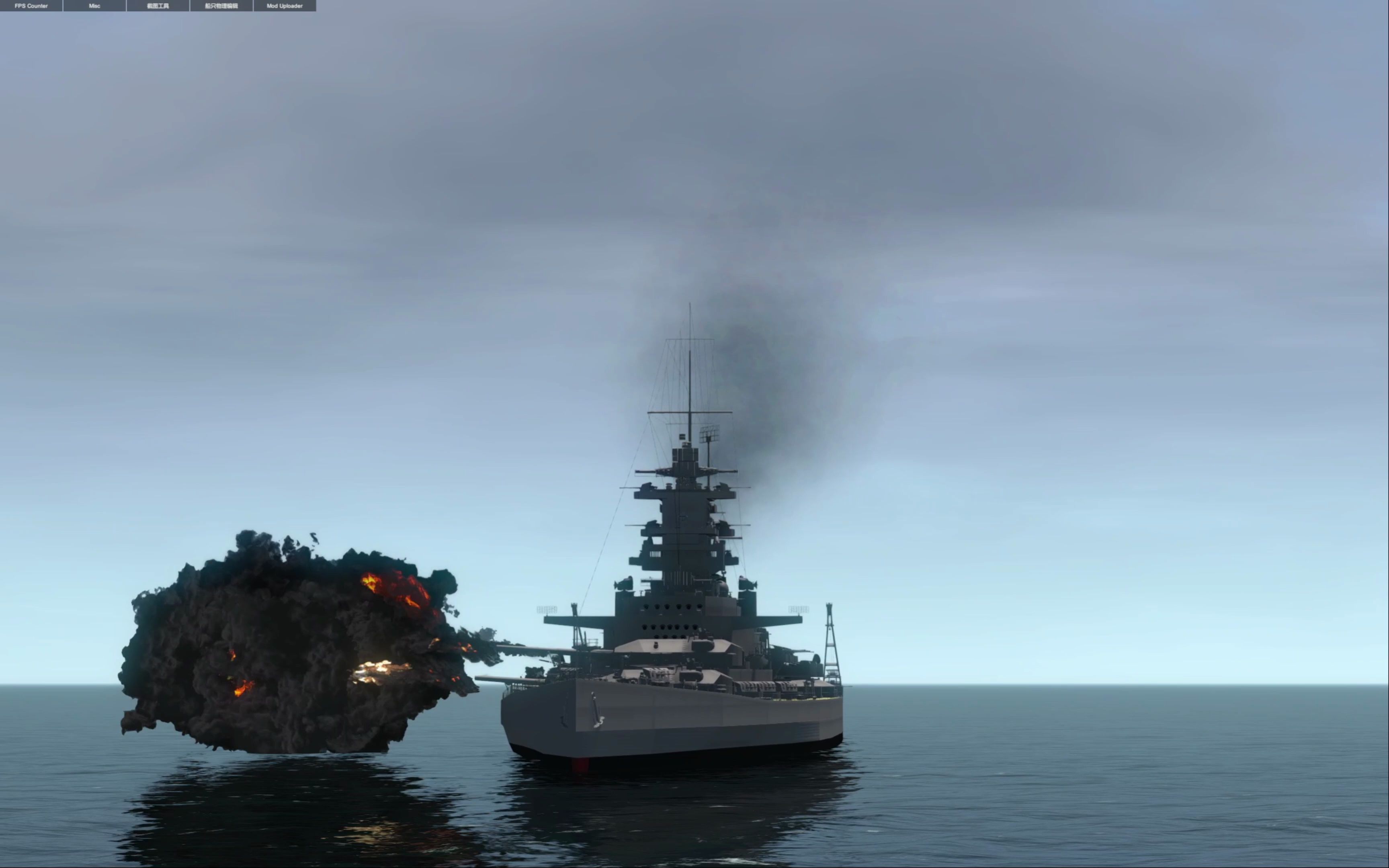
Task: Select the 船只物理编辑 ship physics editor
Action: pyautogui.click(x=221, y=6)
